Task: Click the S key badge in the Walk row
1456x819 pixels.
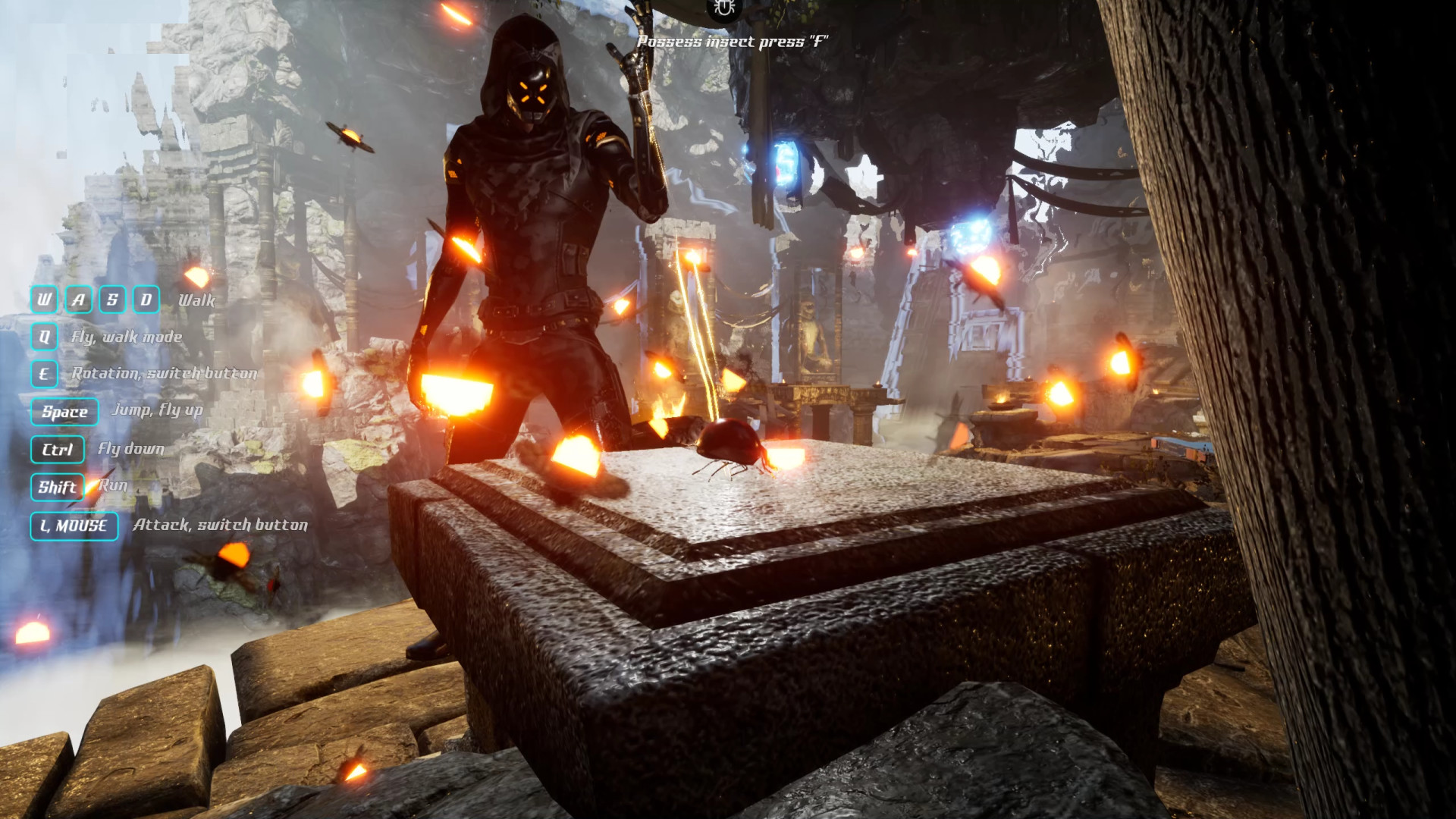Action: (x=112, y=300)
